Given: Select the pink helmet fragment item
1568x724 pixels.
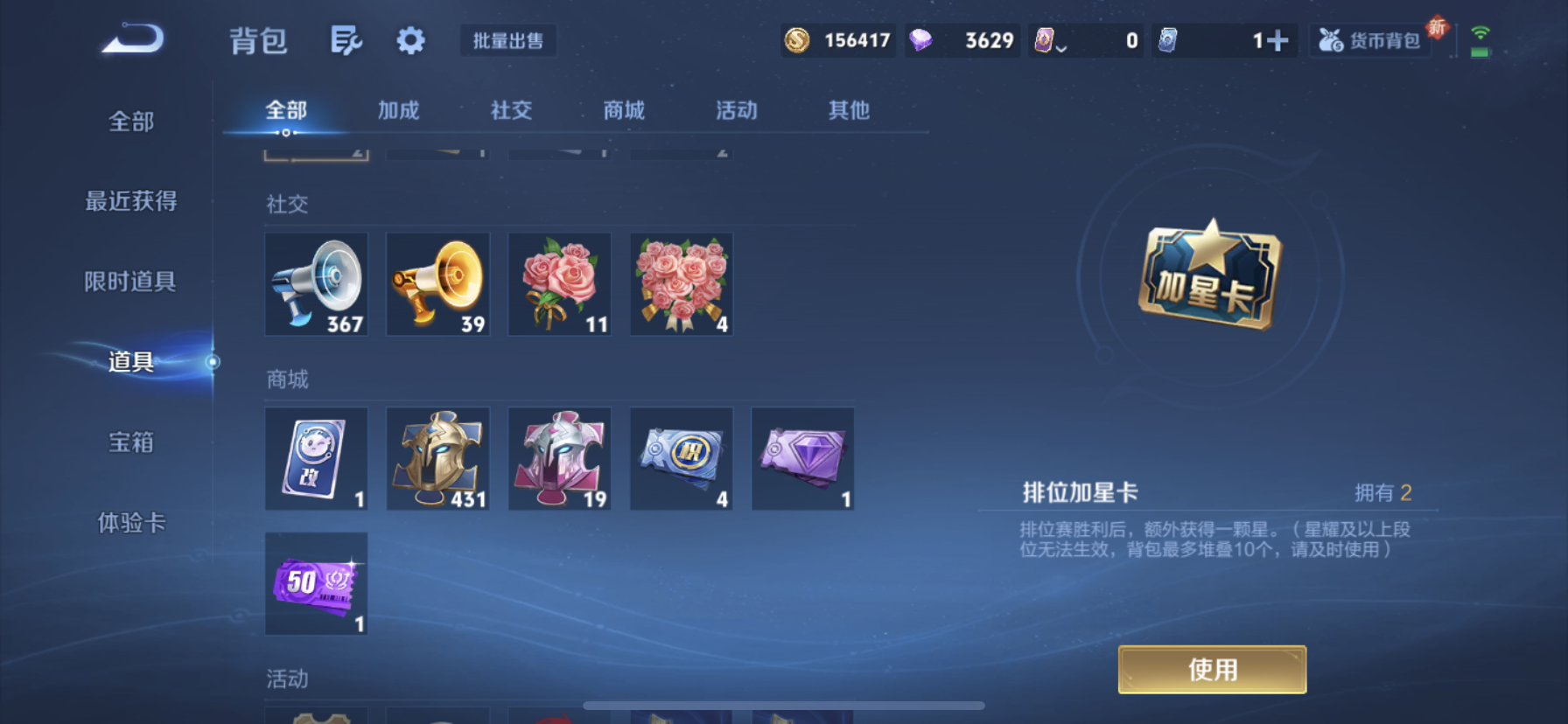Looking at the screenshot, I should pyautogui.click(x=559, y=457).
